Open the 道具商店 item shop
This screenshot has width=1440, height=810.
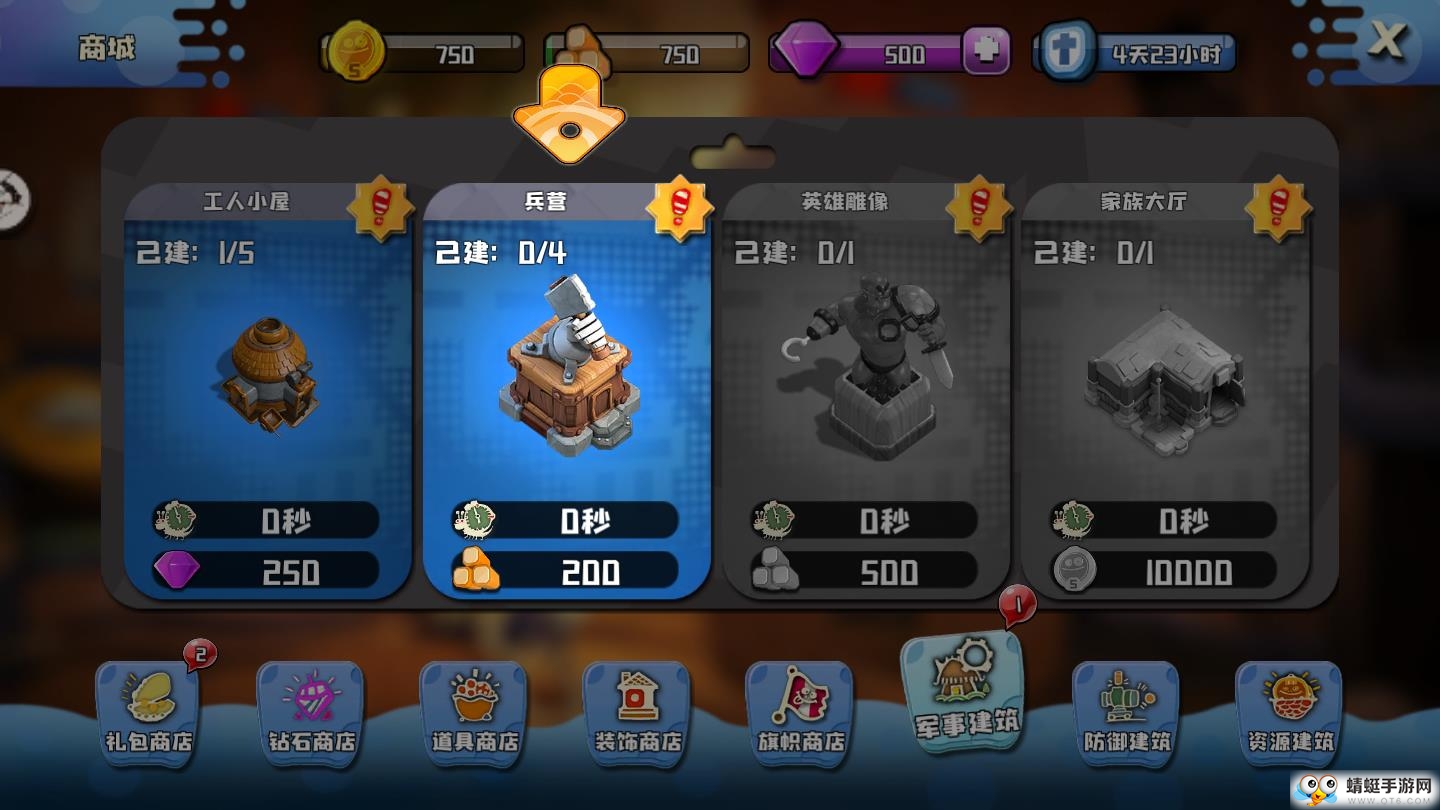pyautogui.click(x=473, y=712)
